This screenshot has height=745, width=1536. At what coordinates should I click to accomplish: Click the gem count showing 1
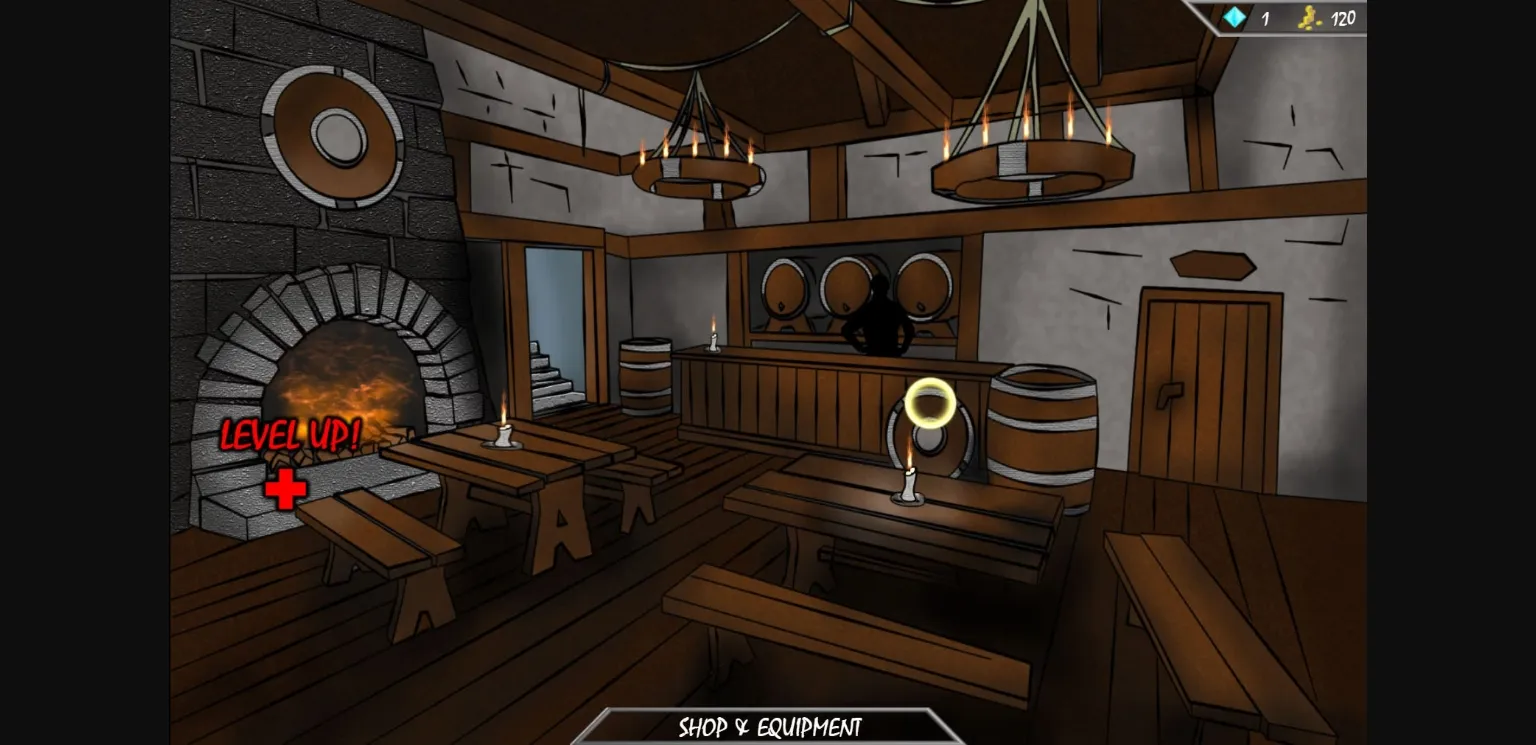[x=1263, y=18]
